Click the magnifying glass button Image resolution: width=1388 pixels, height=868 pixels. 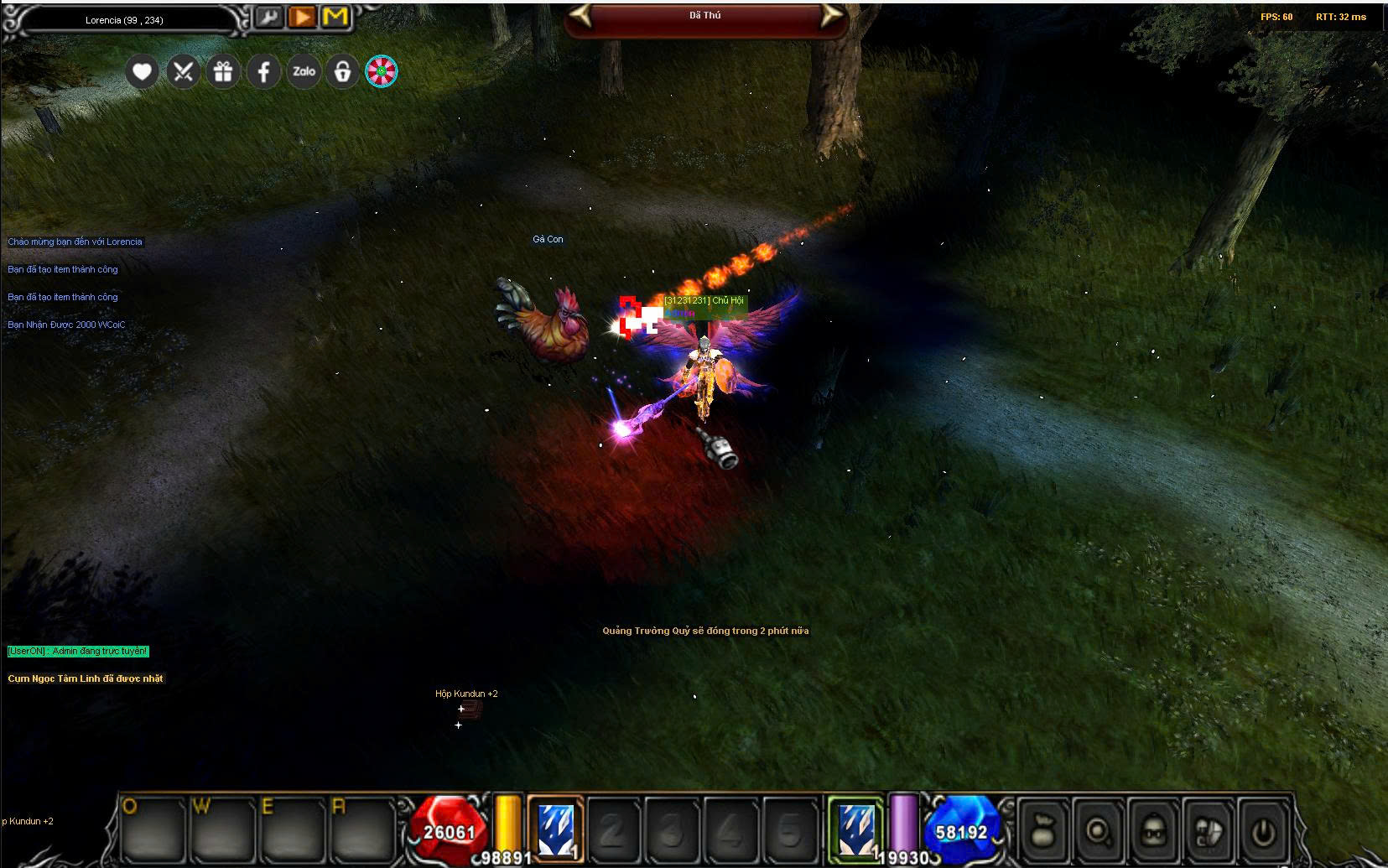[x=1098, y=831]
